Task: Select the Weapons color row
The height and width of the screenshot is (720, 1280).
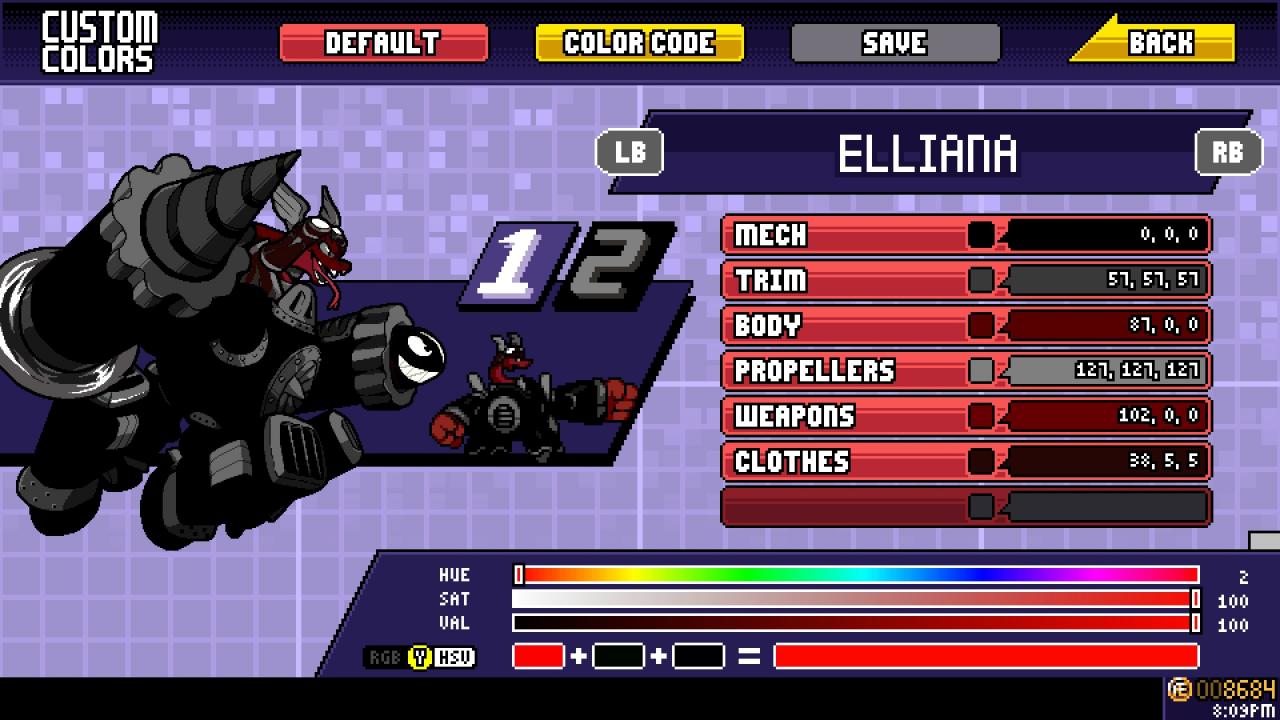Action: coord(965,416)
